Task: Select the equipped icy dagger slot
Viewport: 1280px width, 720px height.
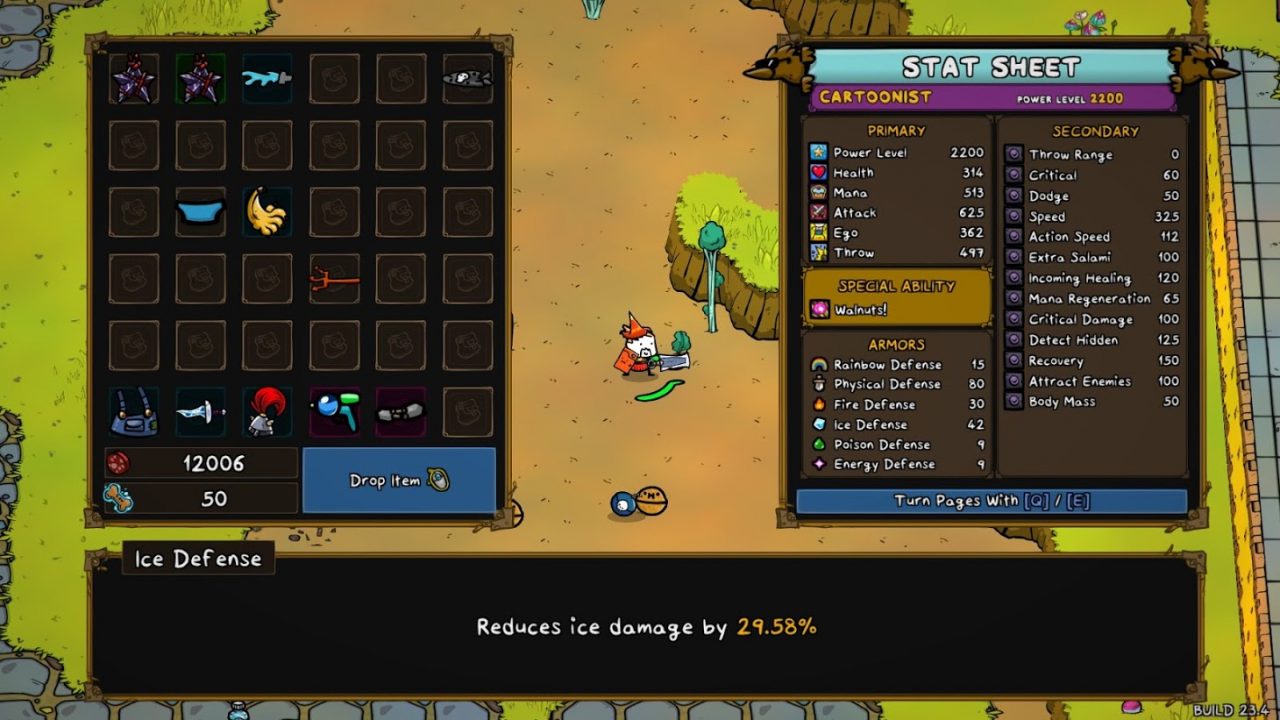Action: [x=200, y=412]
